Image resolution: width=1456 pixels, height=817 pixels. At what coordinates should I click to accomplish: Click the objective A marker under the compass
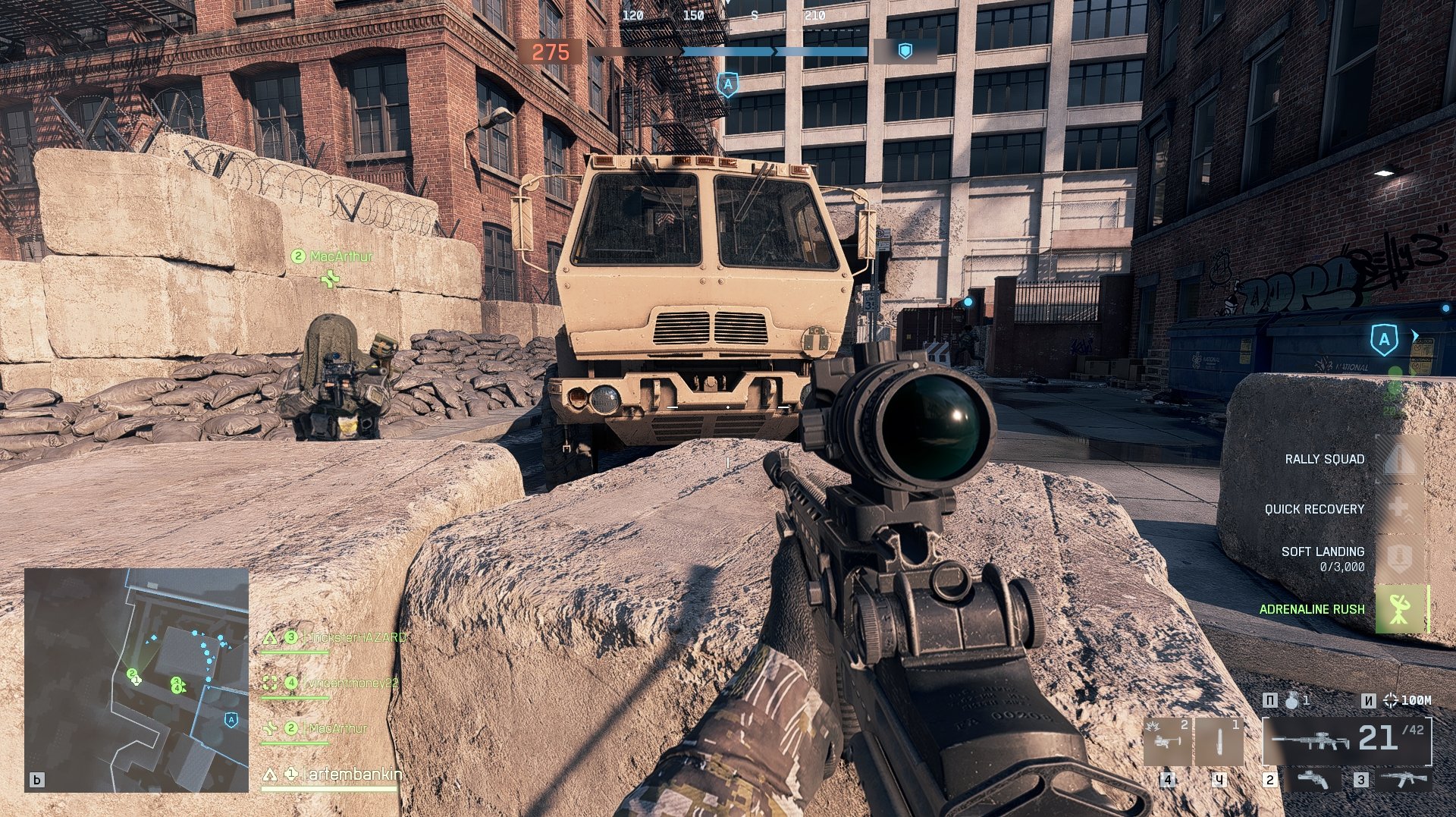click(727, 84)
